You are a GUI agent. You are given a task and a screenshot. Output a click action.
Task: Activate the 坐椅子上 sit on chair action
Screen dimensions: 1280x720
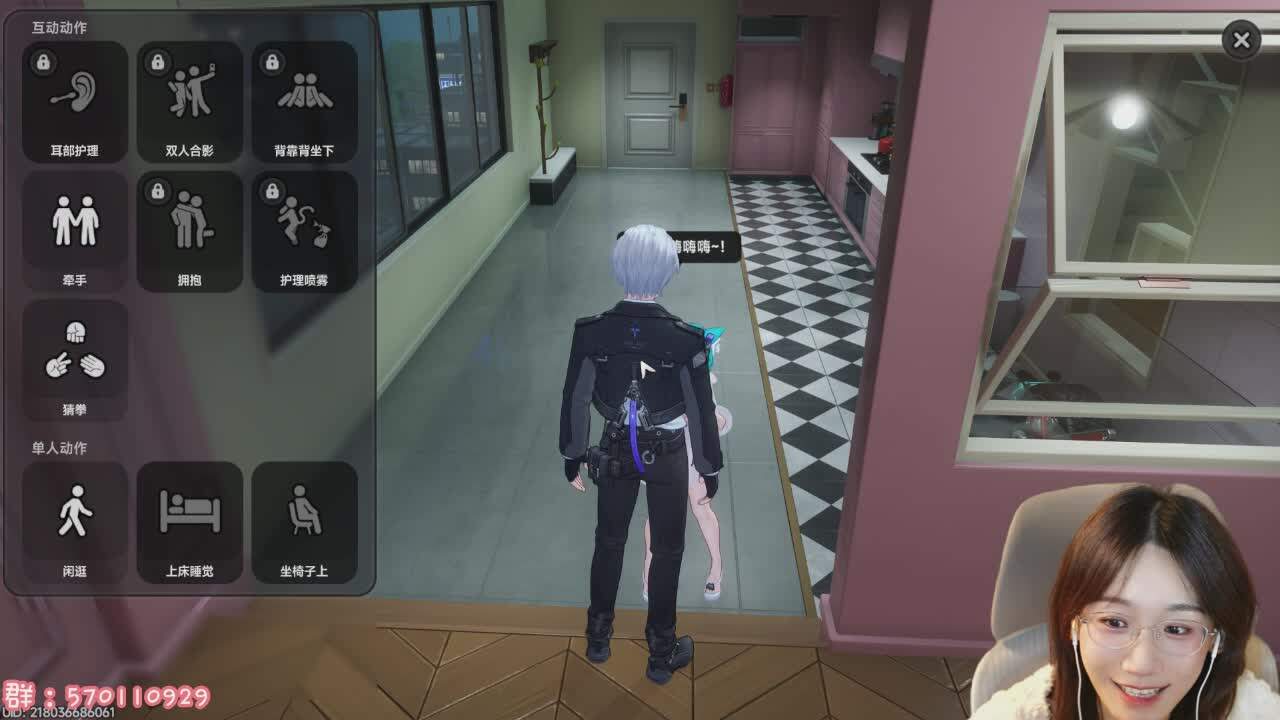(305, 522)
